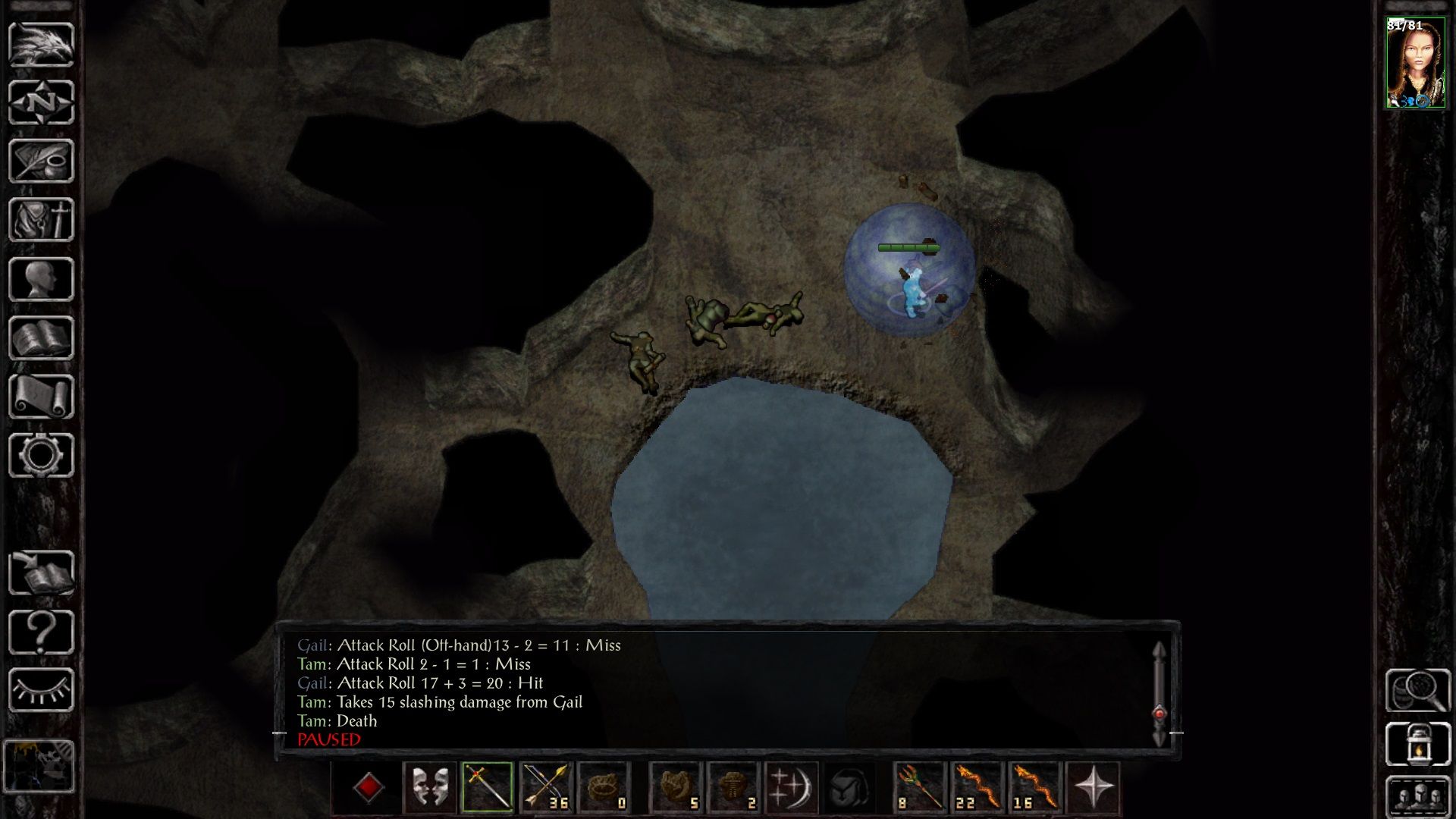
Task: Open the mage spellbook
Action: click(x=41, y=337)
